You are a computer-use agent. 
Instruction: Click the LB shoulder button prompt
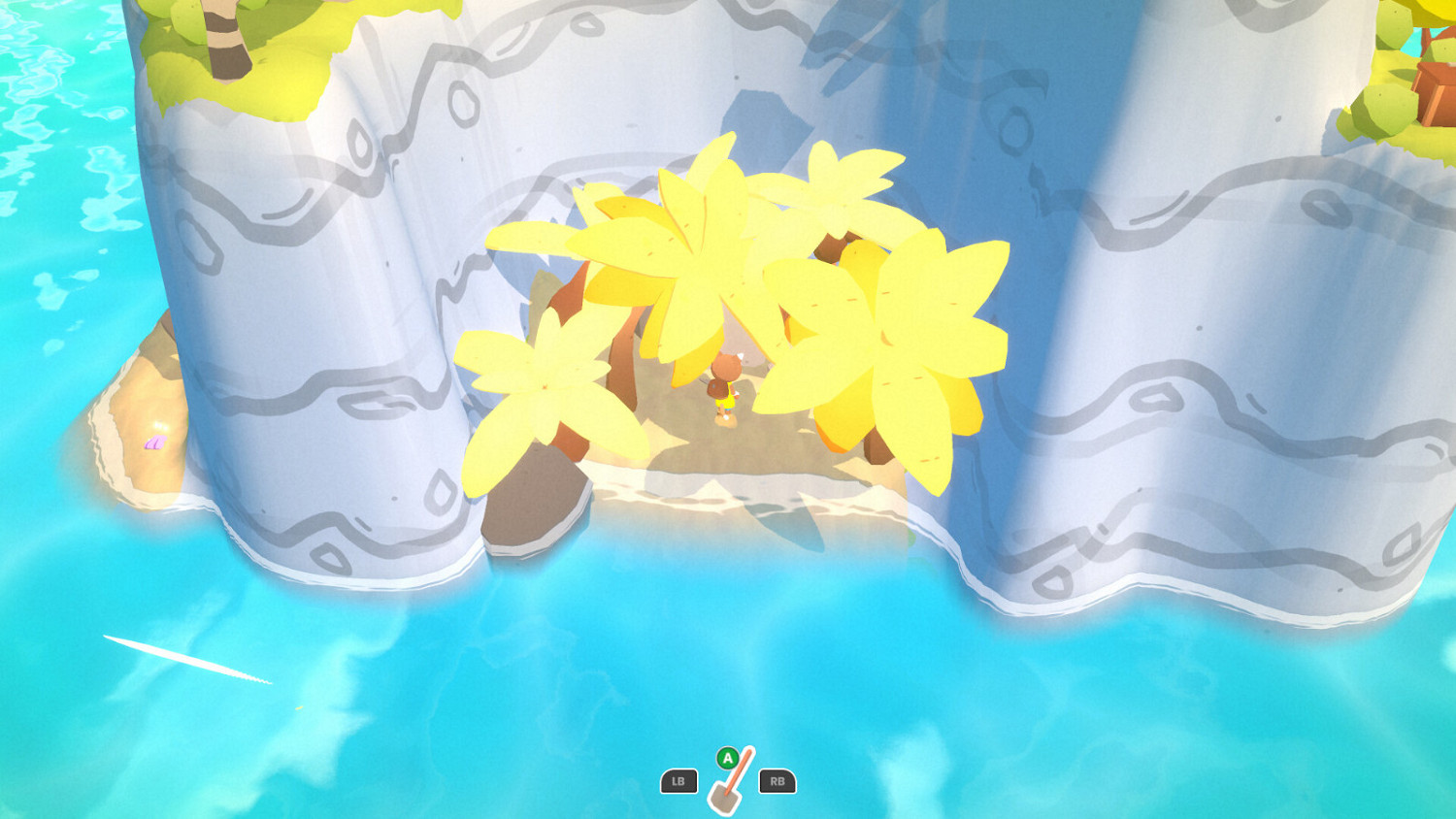[680, 781]
